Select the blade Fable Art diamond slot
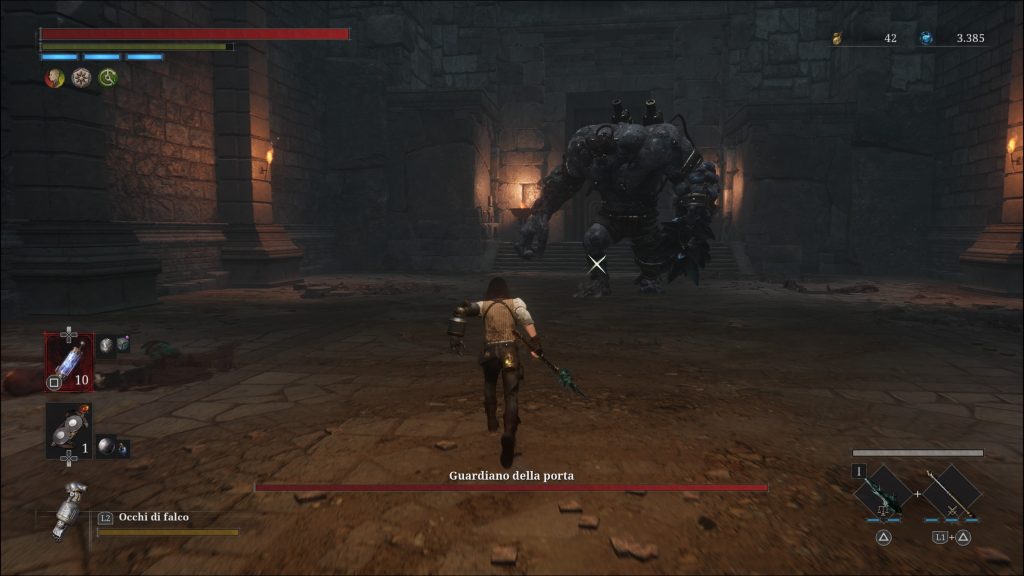This screenshot has height=576, width=1024. click(884, 492)
